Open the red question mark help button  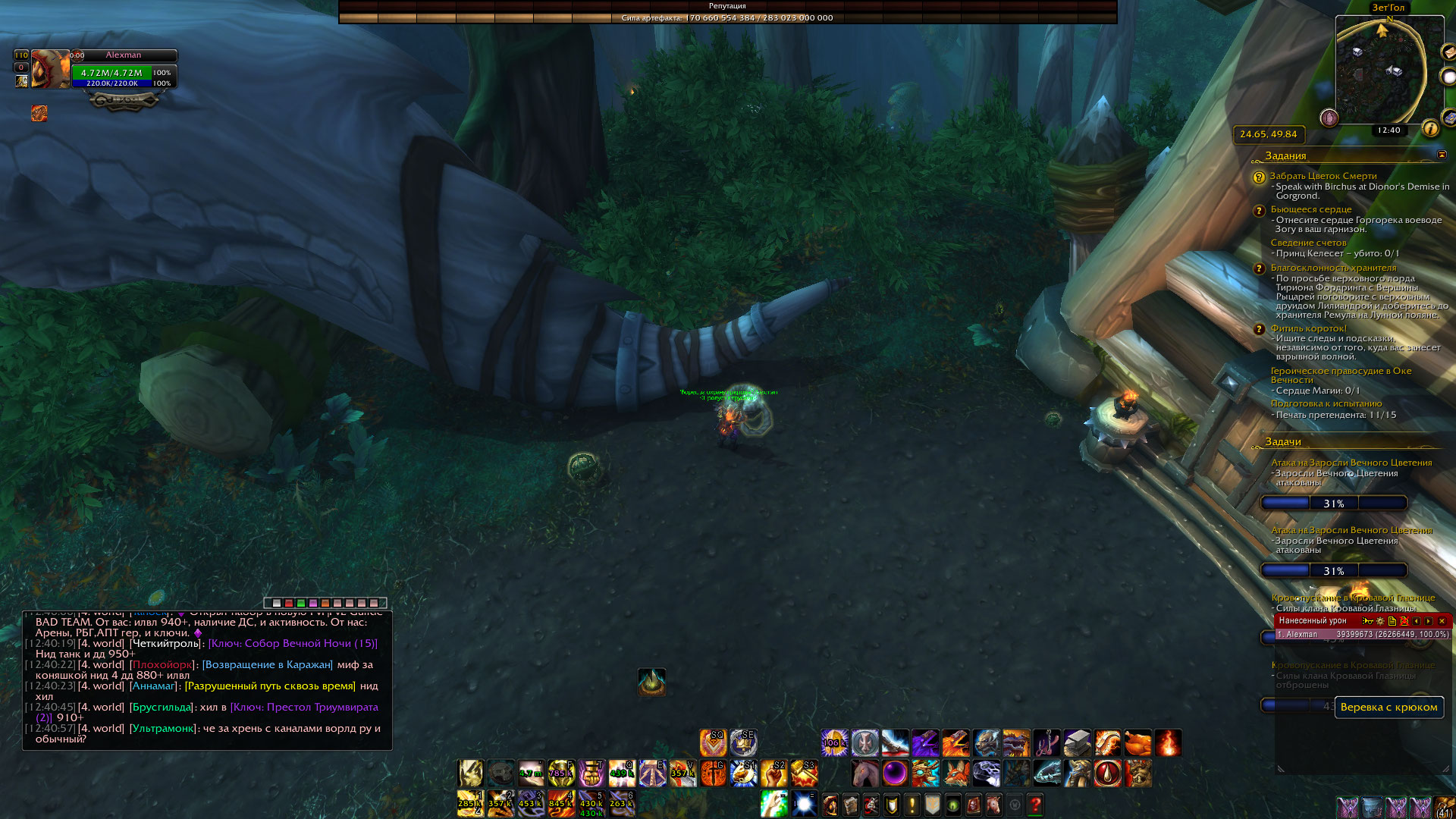1035,804
